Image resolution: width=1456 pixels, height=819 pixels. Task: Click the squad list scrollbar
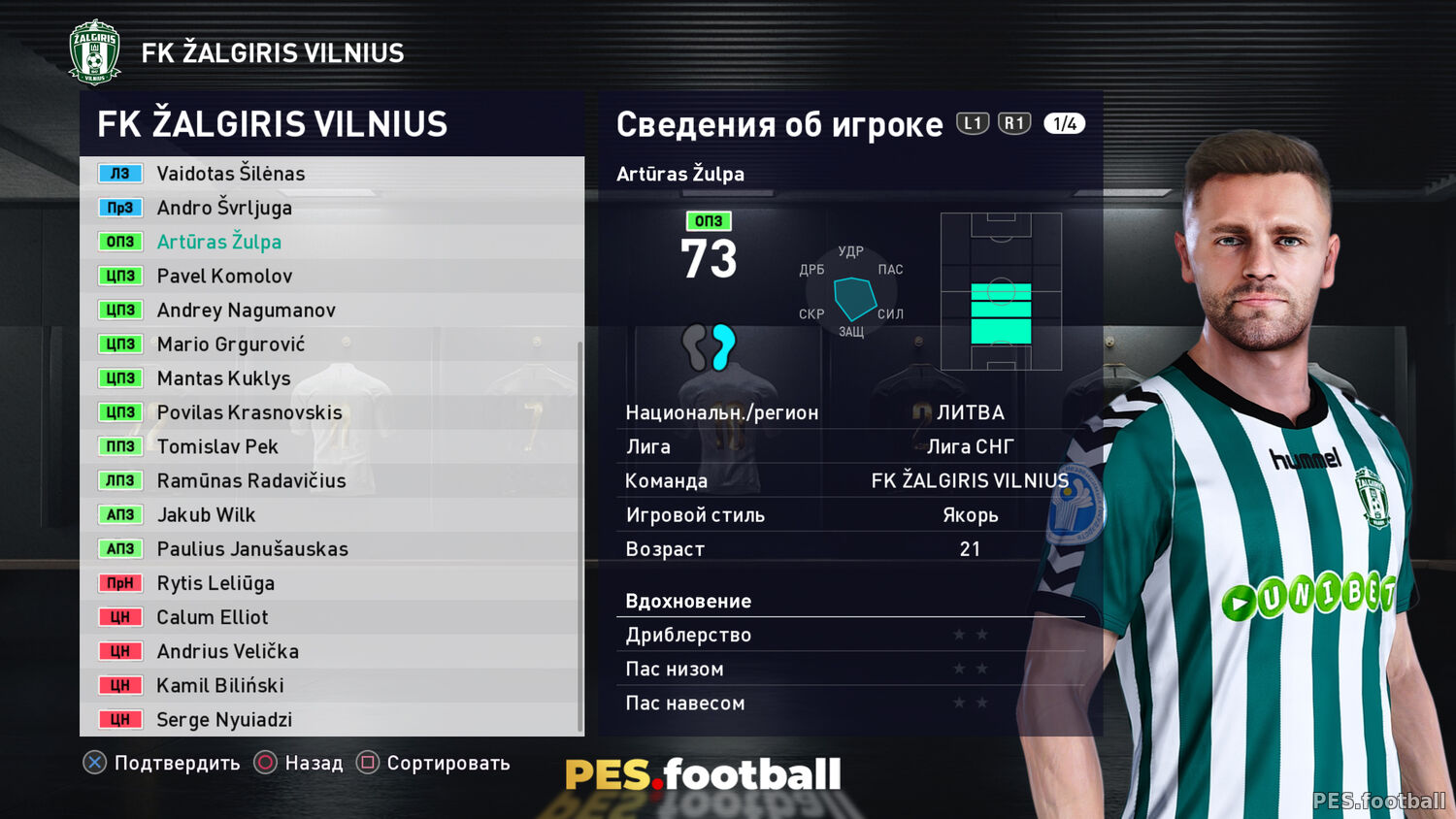coord(580,534)
